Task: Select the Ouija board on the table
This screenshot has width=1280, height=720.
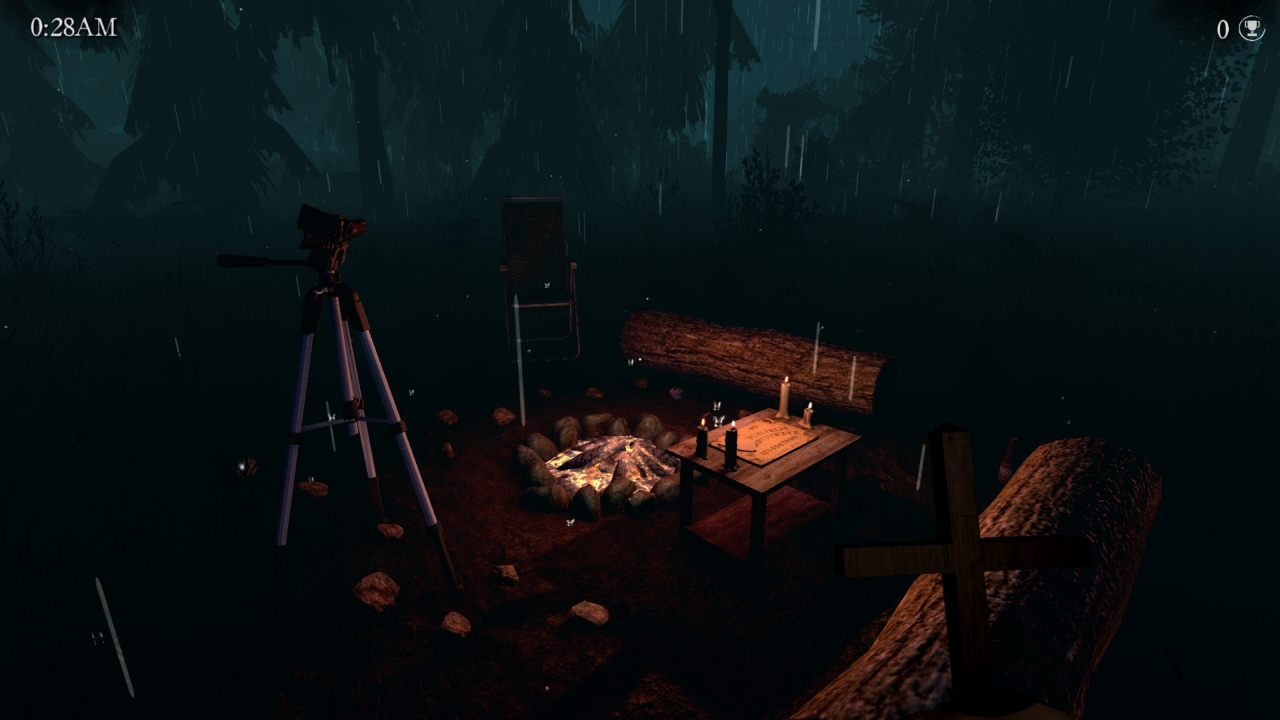Action: 775,438
